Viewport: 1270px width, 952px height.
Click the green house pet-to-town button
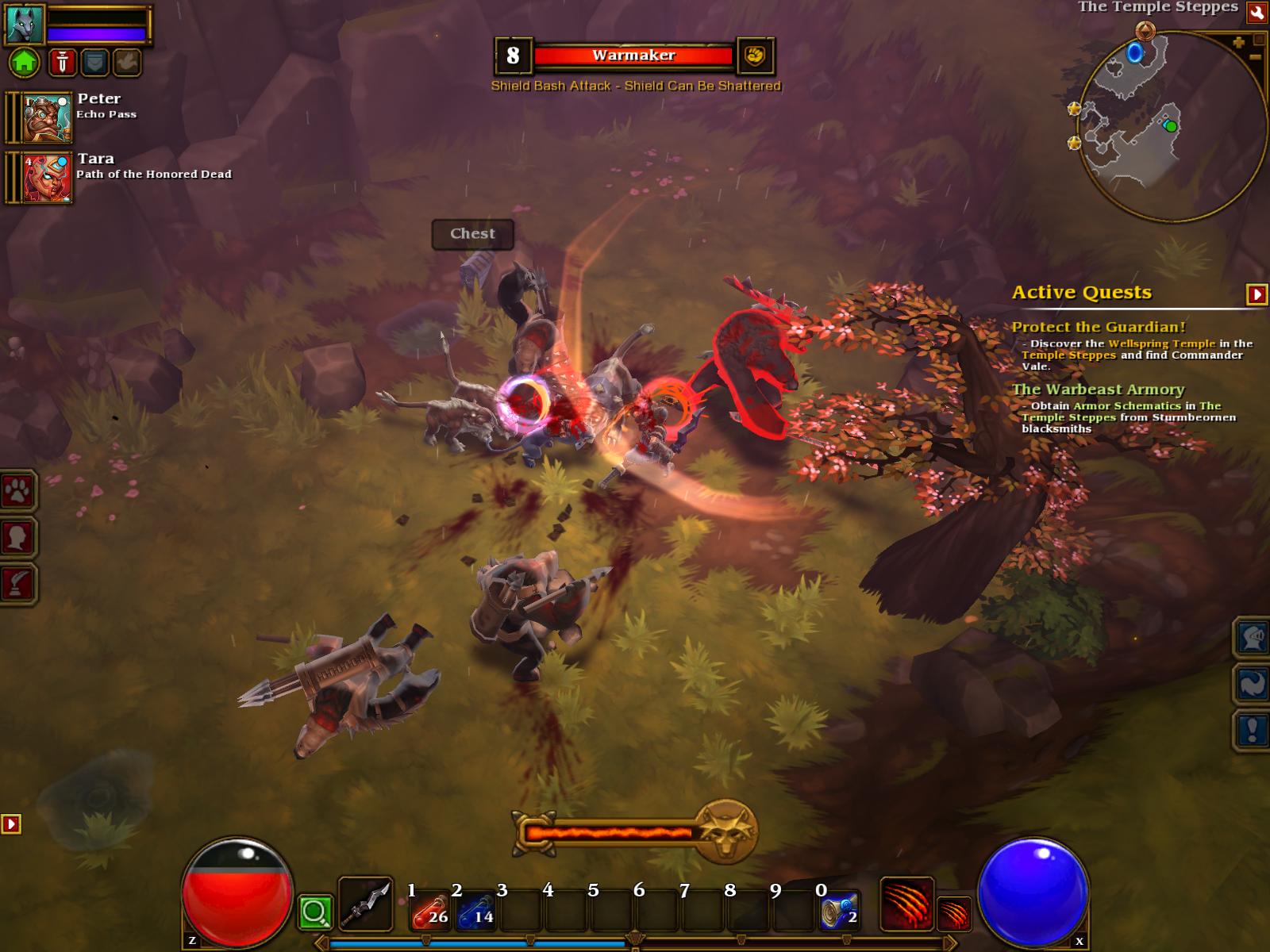(25, 61)
